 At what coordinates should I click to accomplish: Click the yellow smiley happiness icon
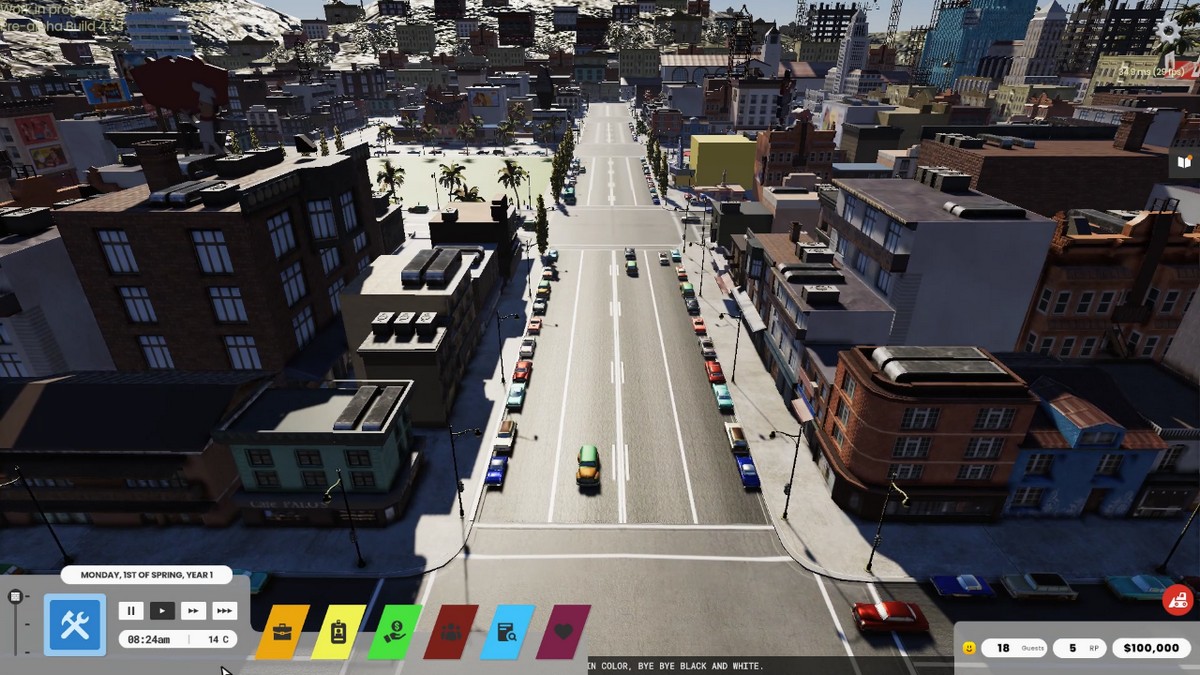pos(968,648)
